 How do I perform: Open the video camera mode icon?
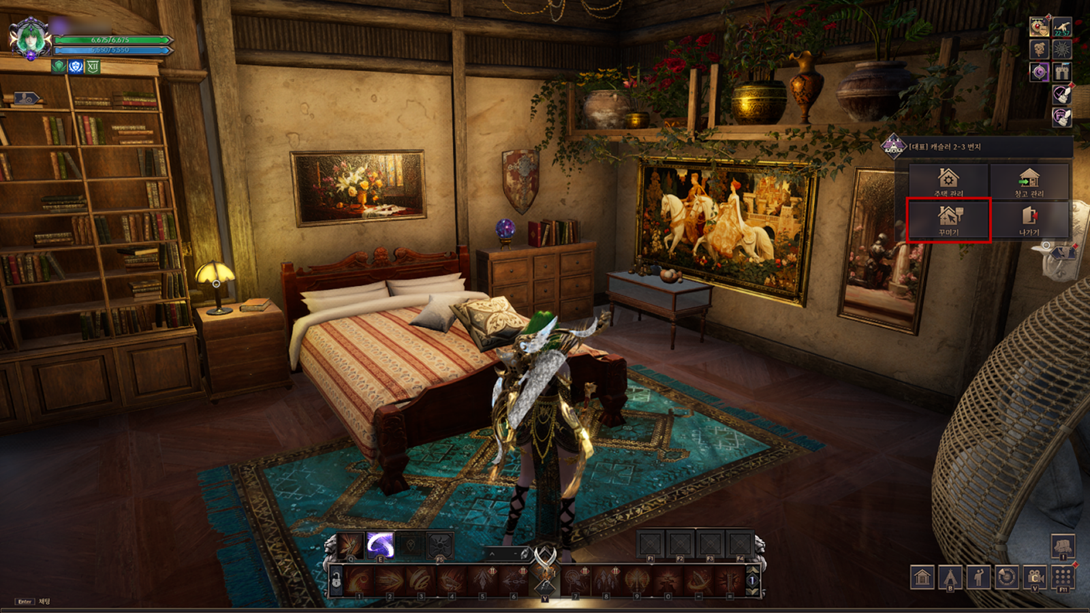tap(1035, 578)
